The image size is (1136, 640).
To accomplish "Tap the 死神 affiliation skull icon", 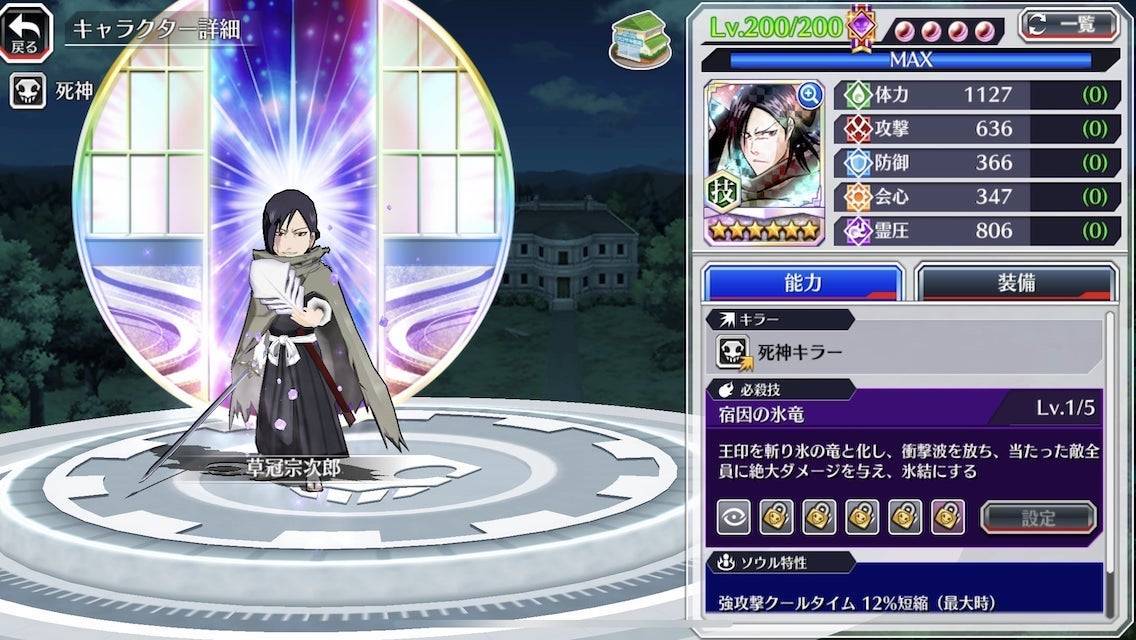I will coord(28,91).
